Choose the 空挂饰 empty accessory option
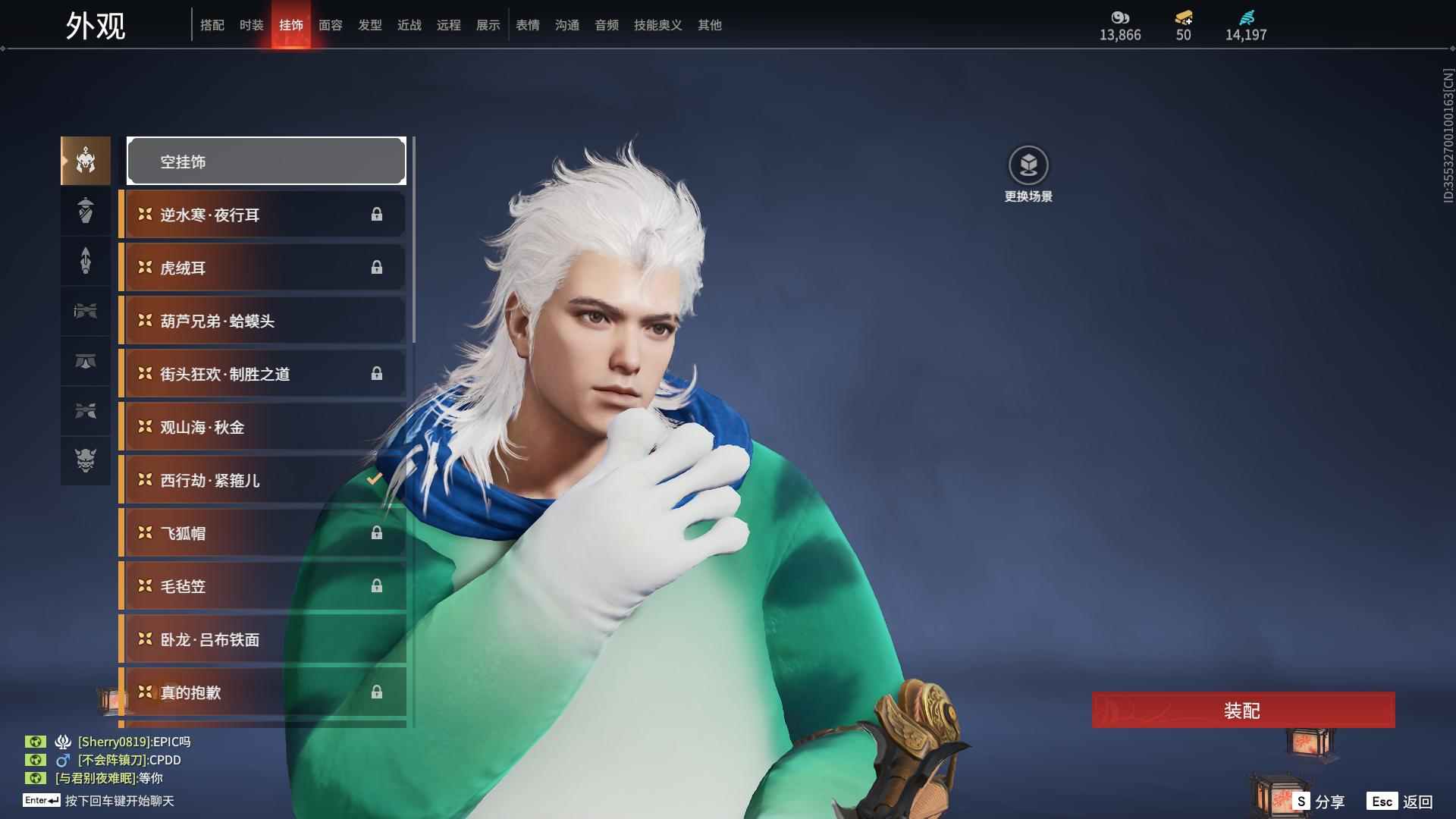 click(266, 161)
